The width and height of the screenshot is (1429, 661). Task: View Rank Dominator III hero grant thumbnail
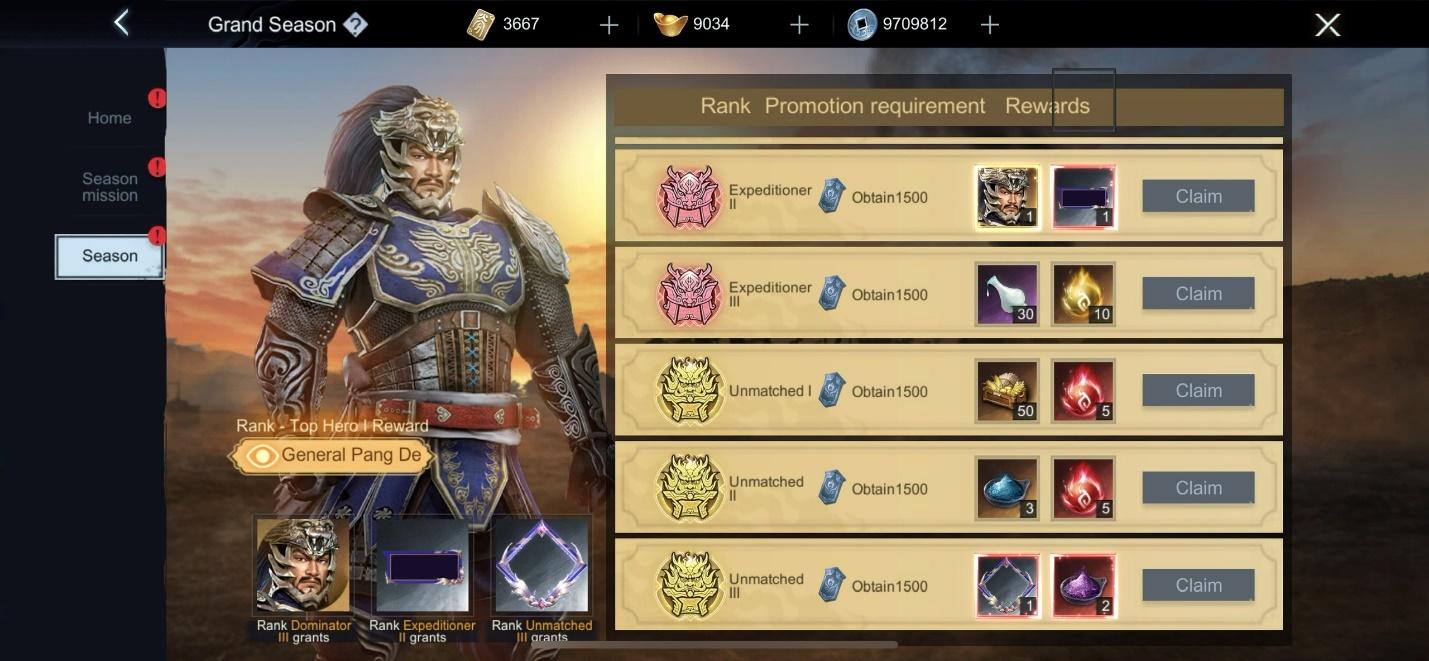tap(303, 565)
